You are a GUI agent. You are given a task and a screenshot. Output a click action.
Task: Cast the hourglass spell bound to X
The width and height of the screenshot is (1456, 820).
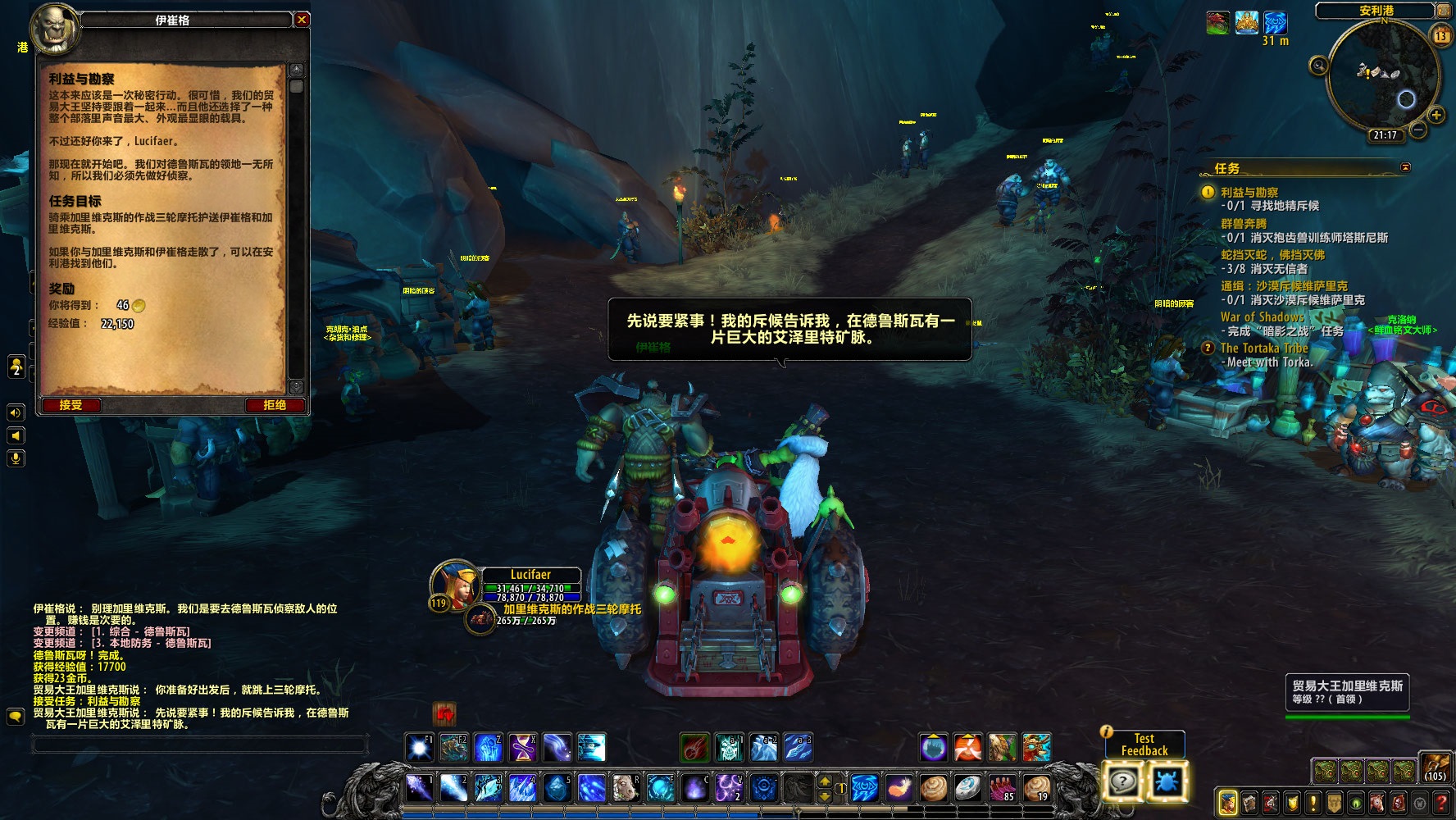pyautogui.click(x=522, y=748)
